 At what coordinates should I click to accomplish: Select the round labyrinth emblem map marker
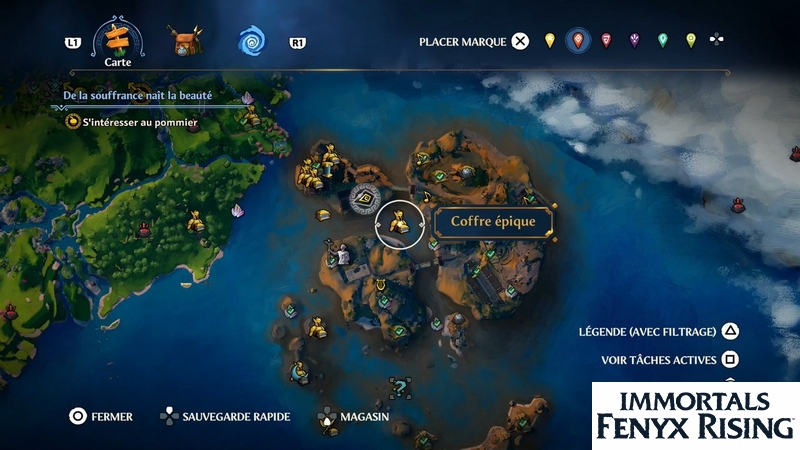365,197
